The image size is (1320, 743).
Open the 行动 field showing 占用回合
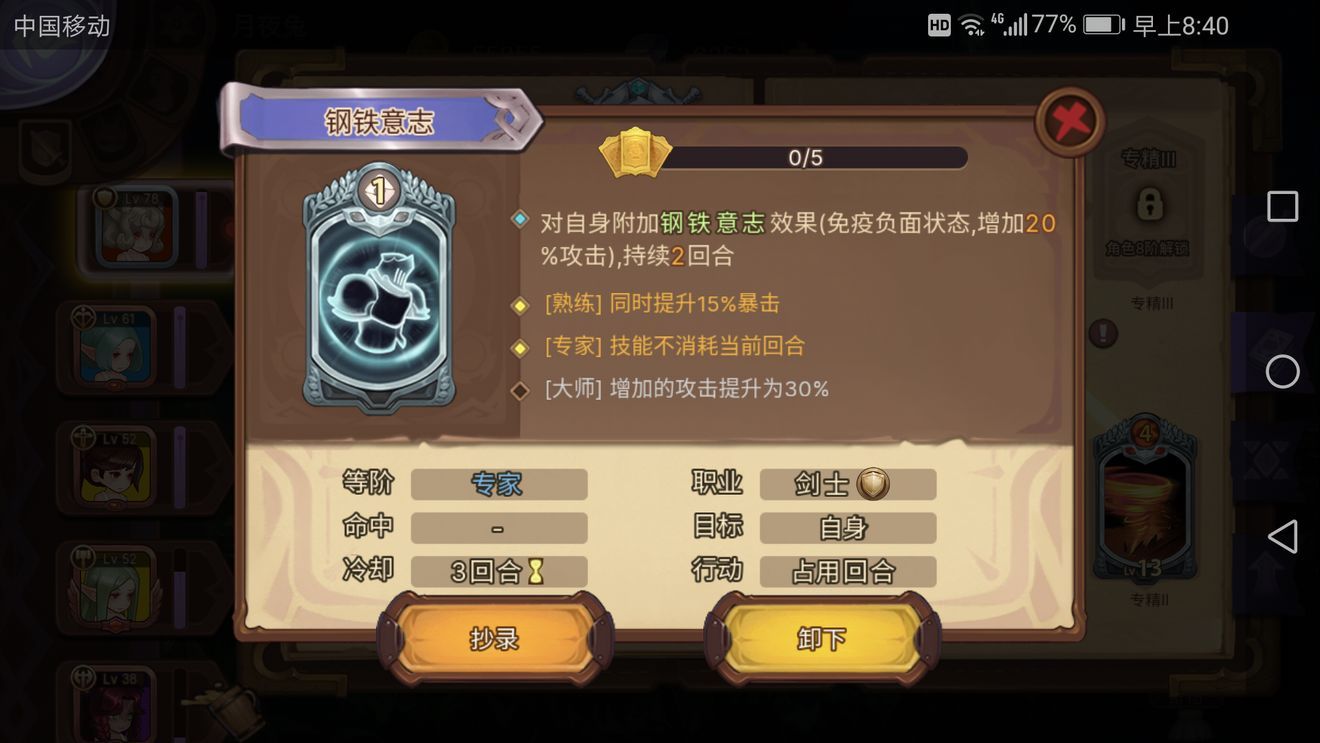tap(848, 570)
